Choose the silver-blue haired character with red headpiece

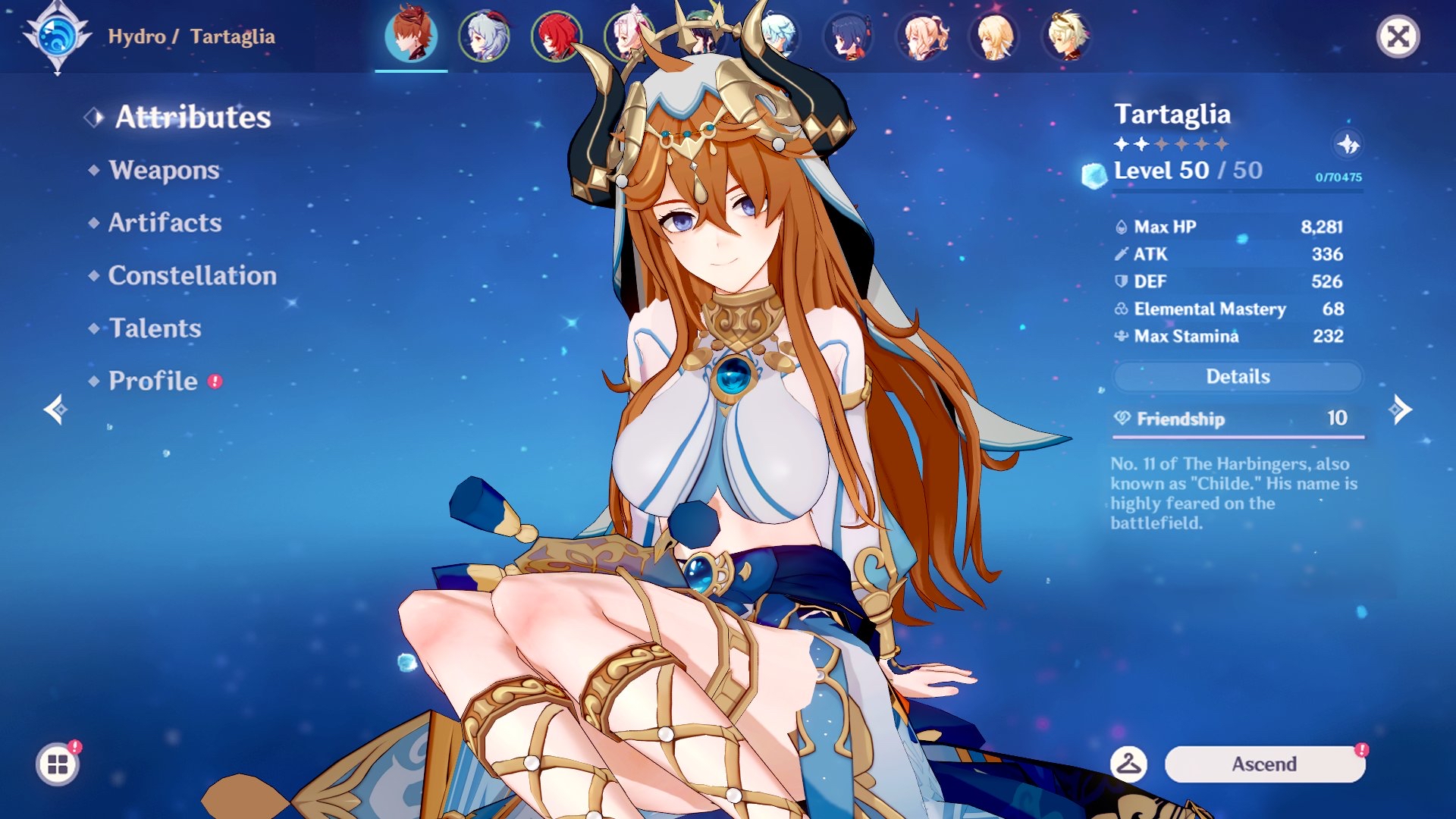484,36
